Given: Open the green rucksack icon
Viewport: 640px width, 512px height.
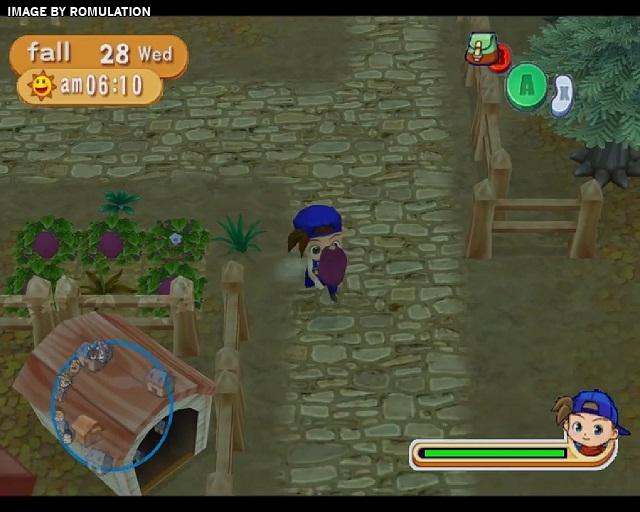Looking at the screenshot, I should click(x=483, y=48).
